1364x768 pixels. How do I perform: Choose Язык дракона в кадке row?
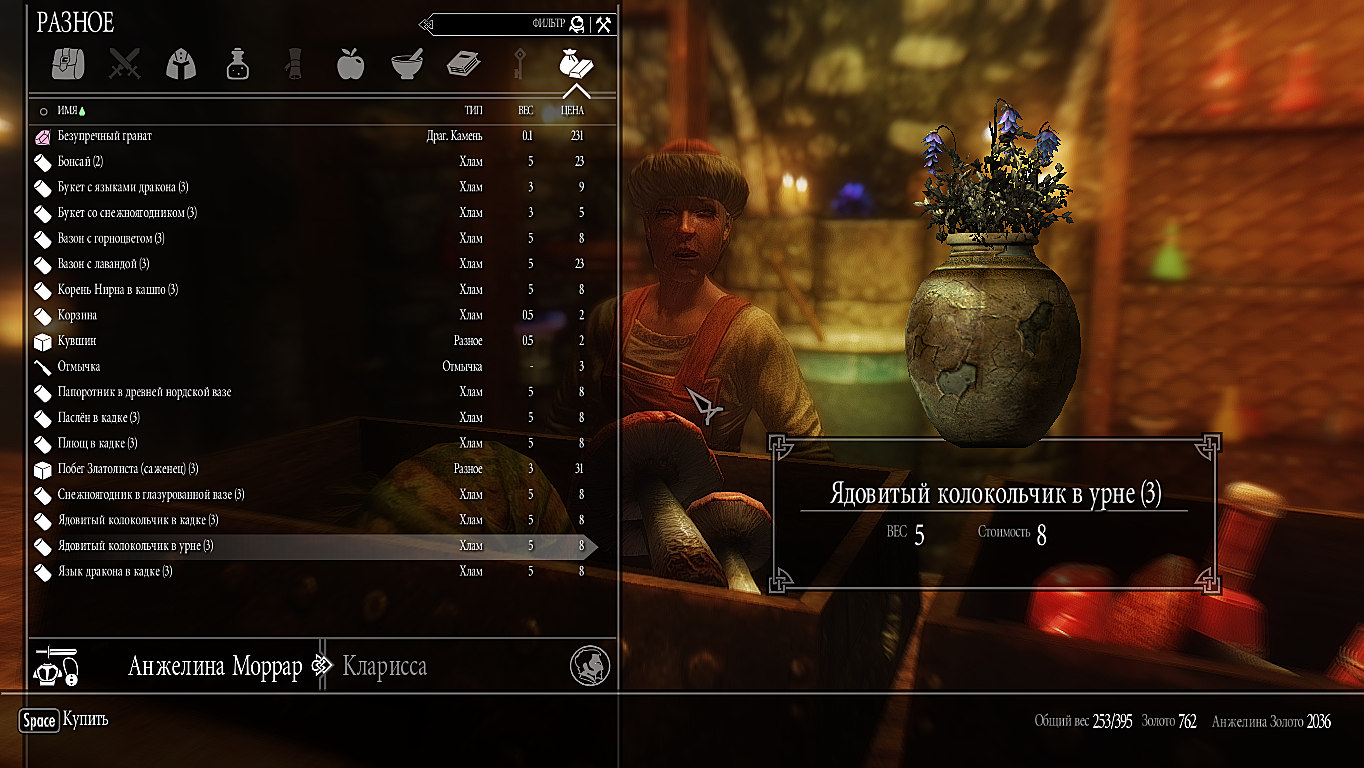coord(115,572)
